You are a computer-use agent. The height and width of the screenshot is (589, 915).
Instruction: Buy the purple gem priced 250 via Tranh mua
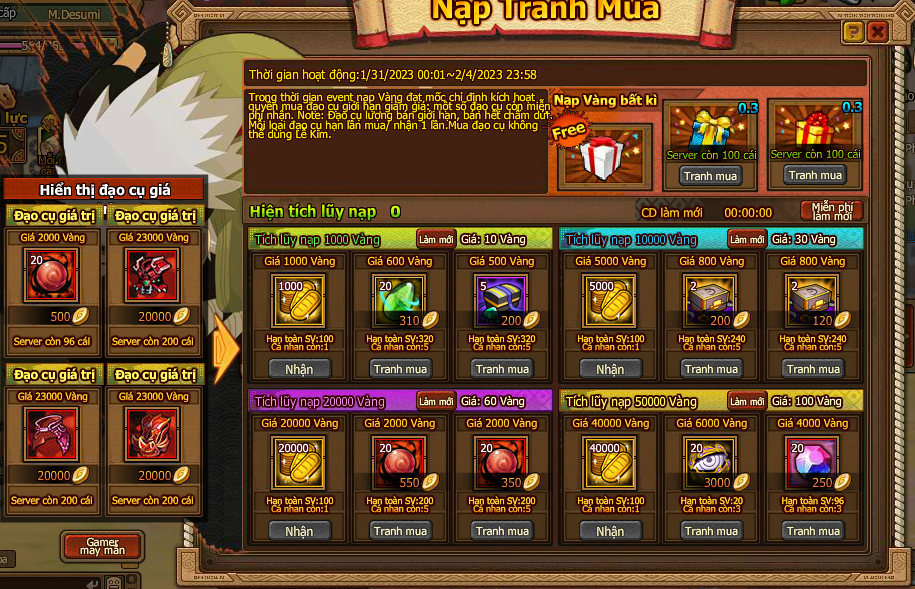(813, 531)
